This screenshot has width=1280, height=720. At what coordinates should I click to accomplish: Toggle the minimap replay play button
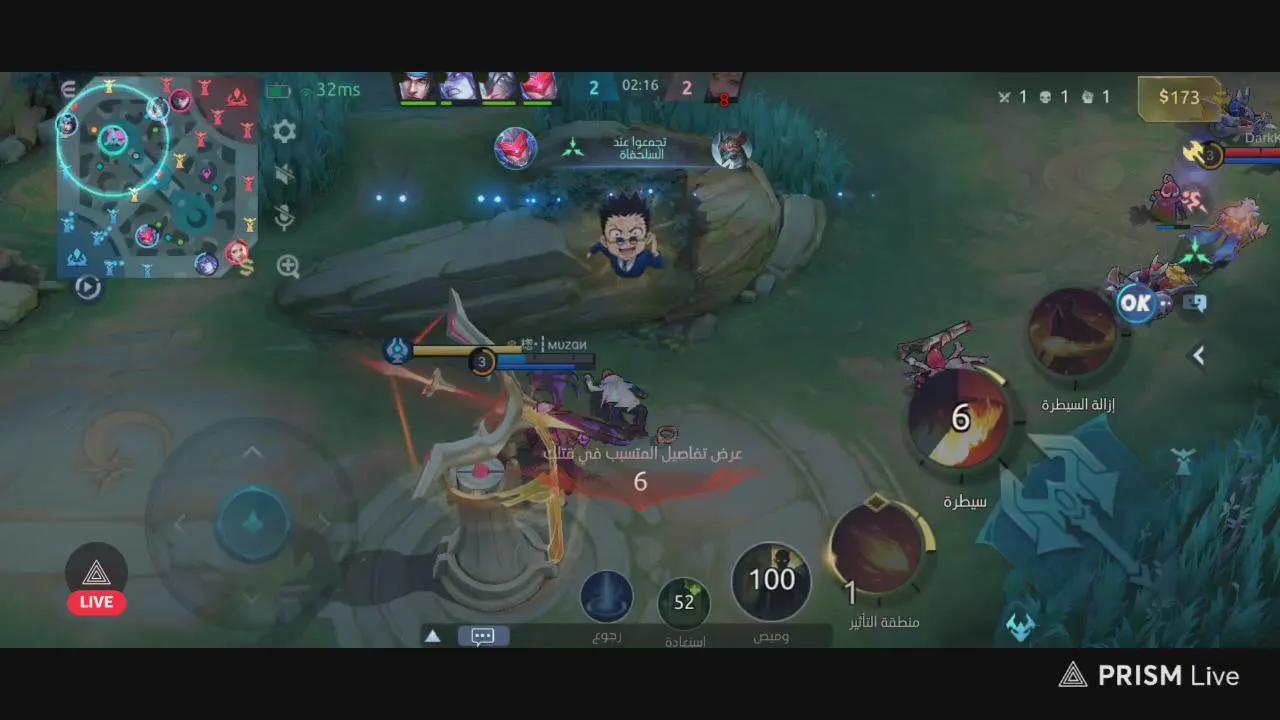pos(87,288)
